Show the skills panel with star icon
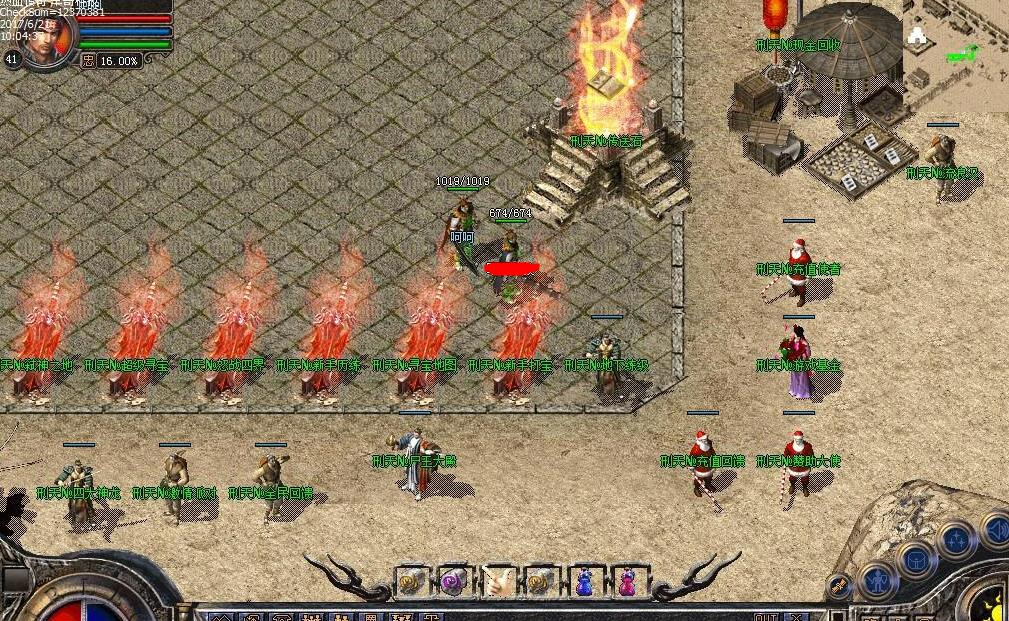 coord(956,540)
